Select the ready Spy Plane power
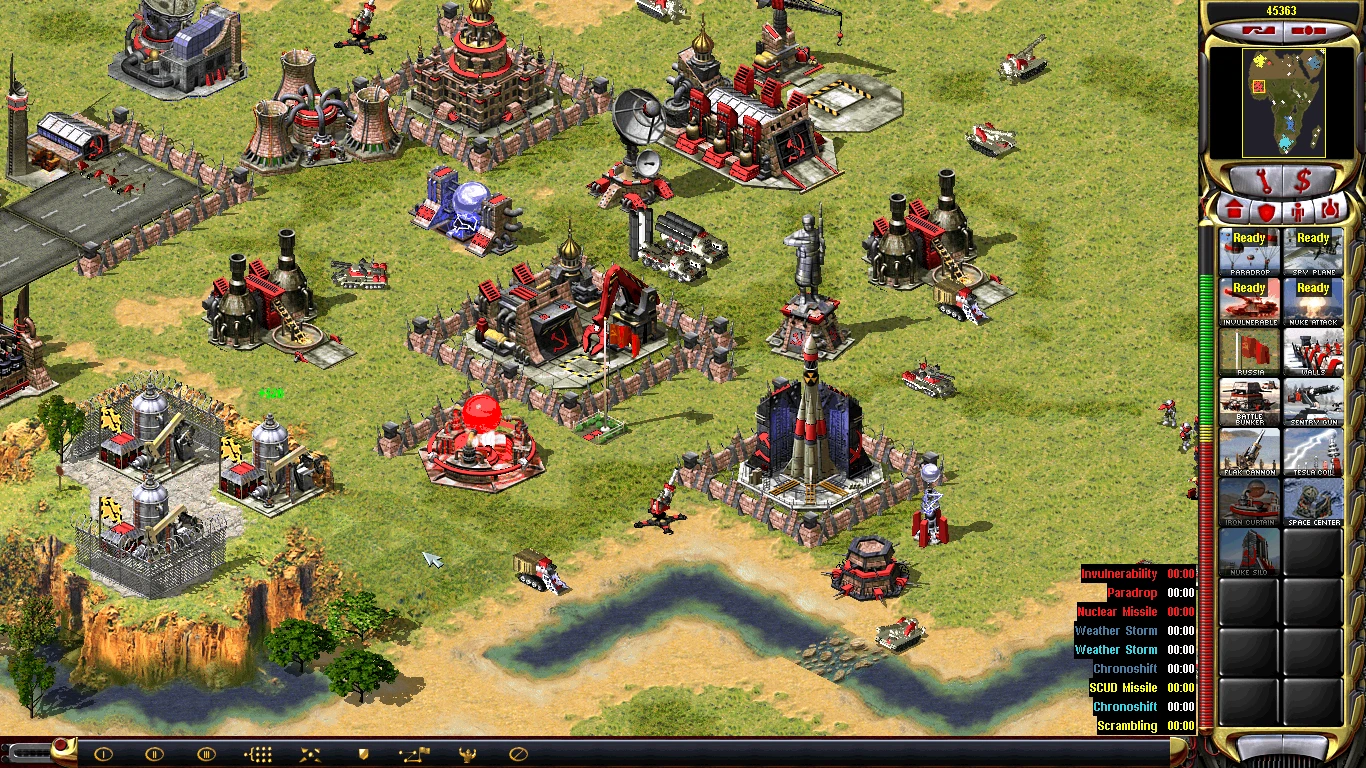Screen dimensions: 1366x768 point(1313,252)
